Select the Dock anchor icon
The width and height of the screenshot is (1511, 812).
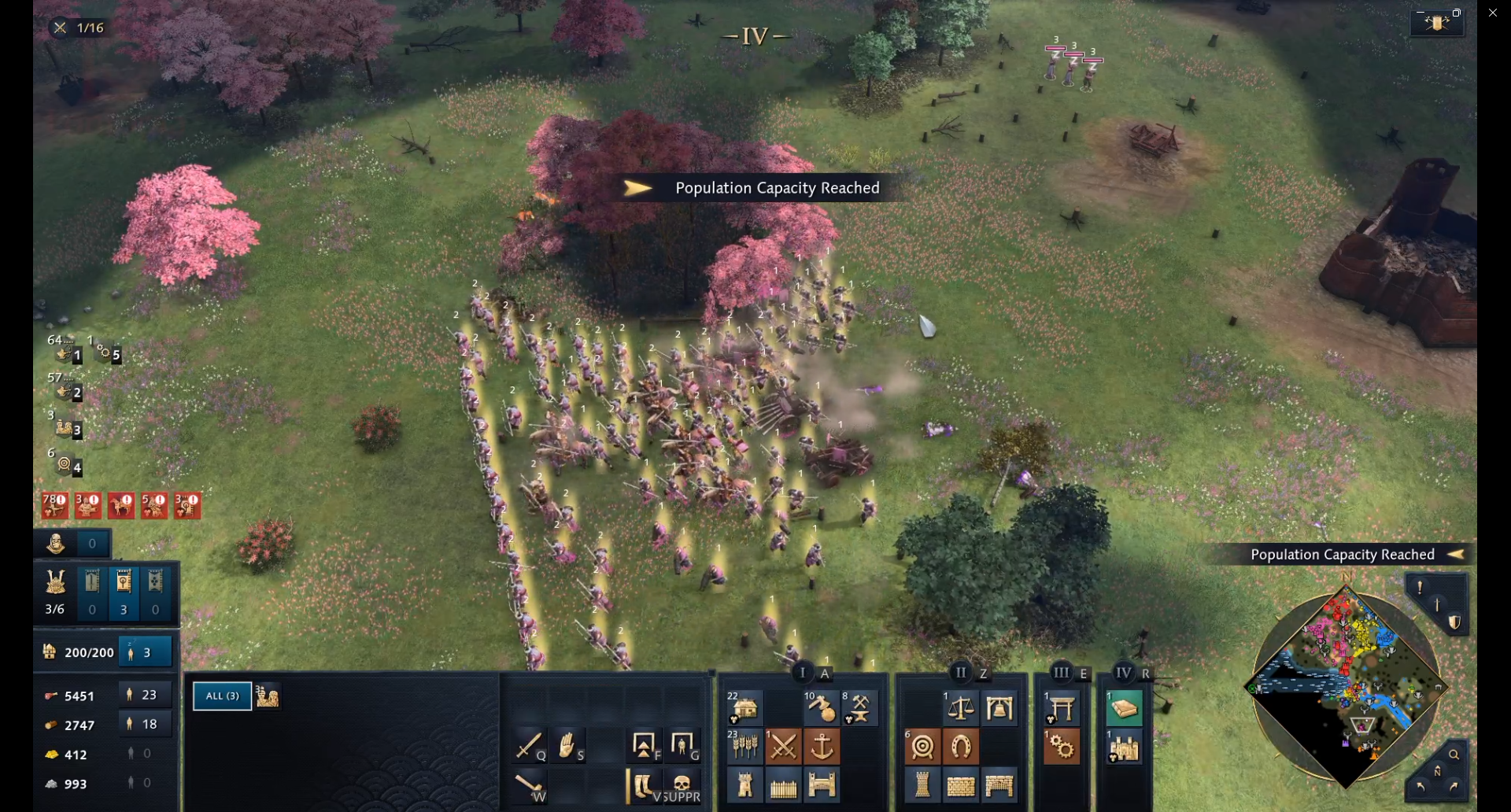[822, 746]
